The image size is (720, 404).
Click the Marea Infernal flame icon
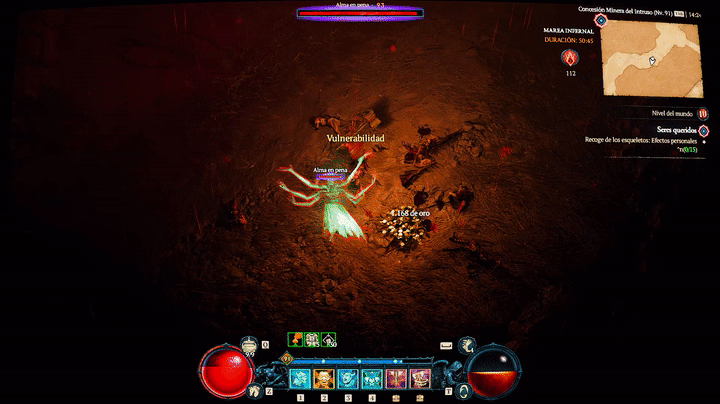click(x=570, y=57)
